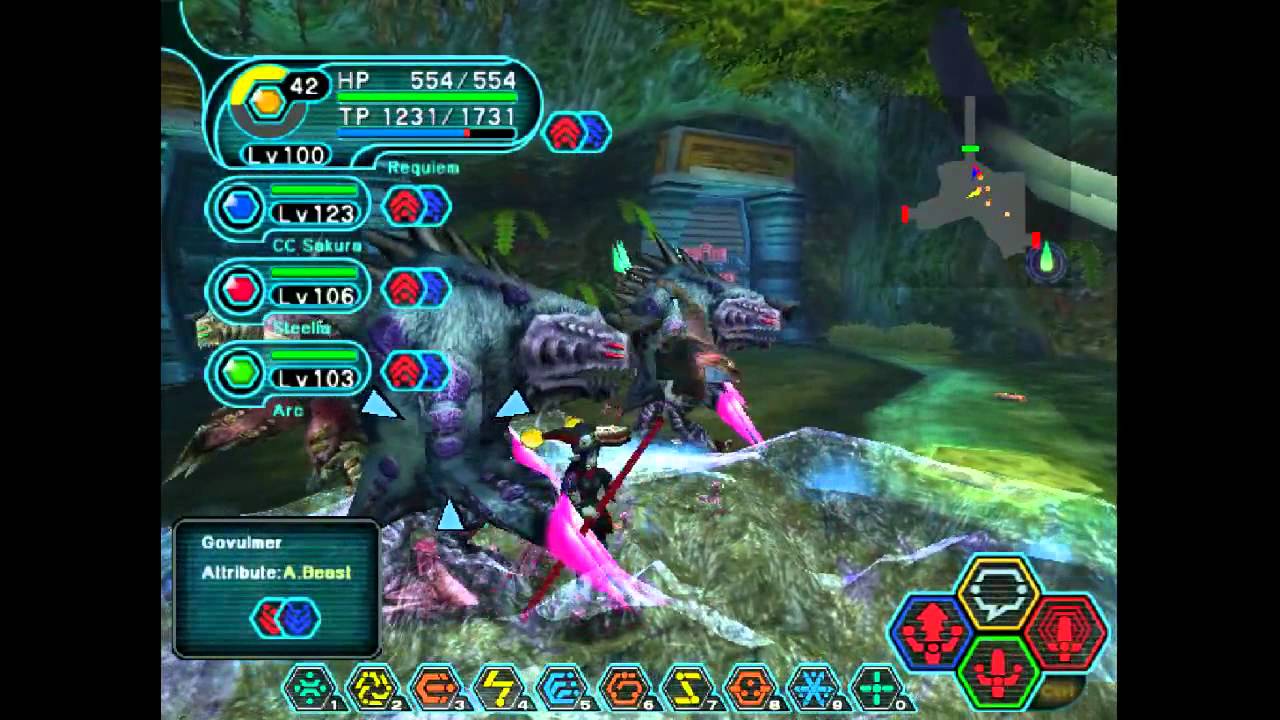Choose party member Steelia at Lv106
1280x720 pixels.
click(x=290, y=290)
